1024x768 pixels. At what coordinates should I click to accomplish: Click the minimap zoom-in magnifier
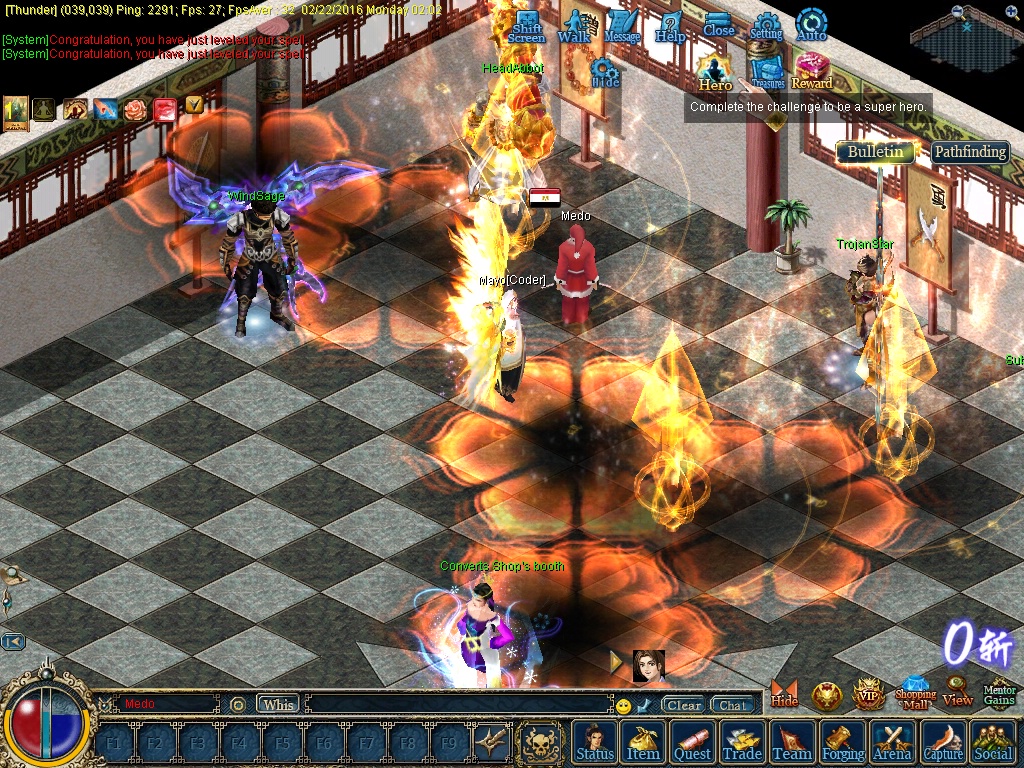(958, 12)
